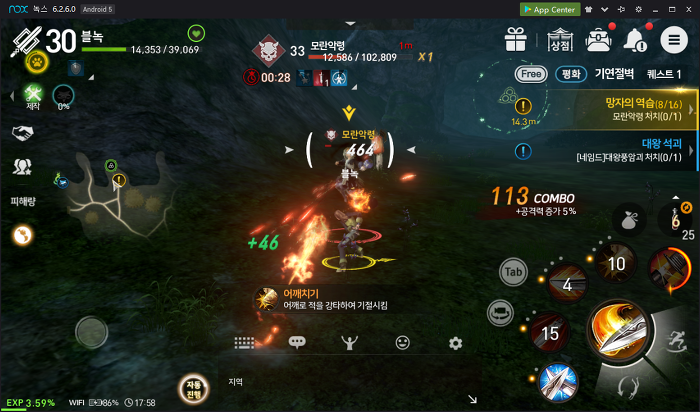Open the 상점 shop
The height and width of the screenshot is (412, 700).
pyautogui.click(x=560, y=41)
